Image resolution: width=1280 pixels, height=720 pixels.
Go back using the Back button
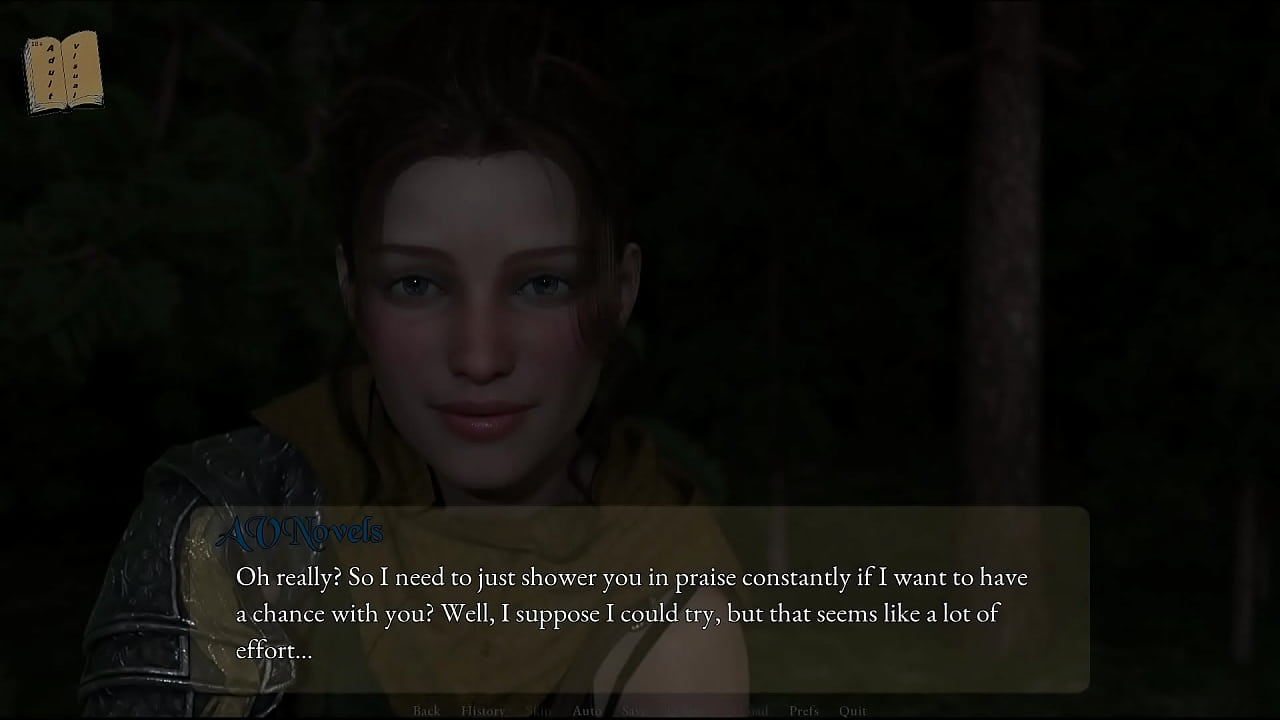pyautogui.click(x=426, y=711)
